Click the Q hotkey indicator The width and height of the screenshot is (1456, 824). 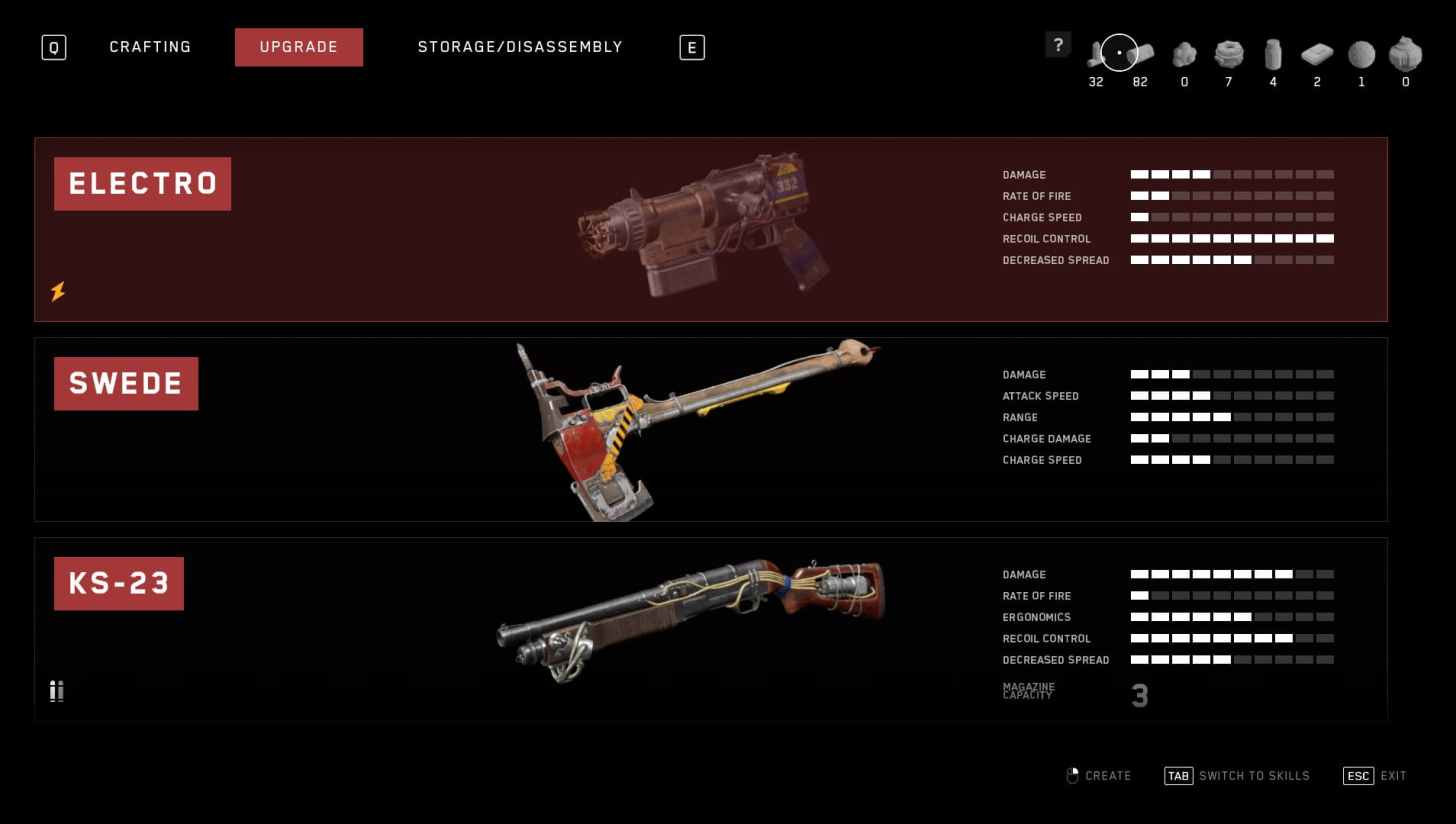point(53,47)
